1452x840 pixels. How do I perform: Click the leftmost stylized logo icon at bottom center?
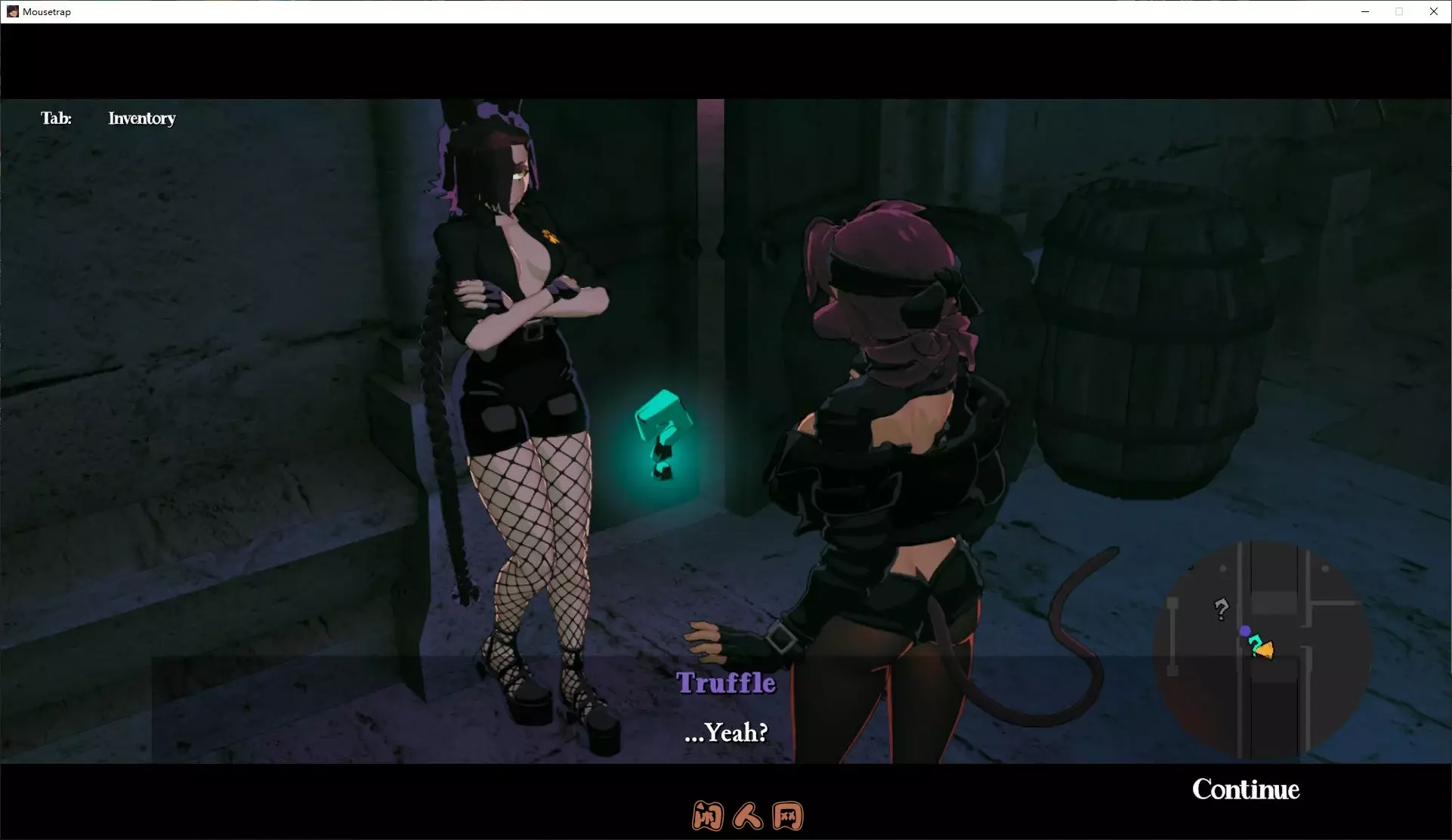(706, 816)
